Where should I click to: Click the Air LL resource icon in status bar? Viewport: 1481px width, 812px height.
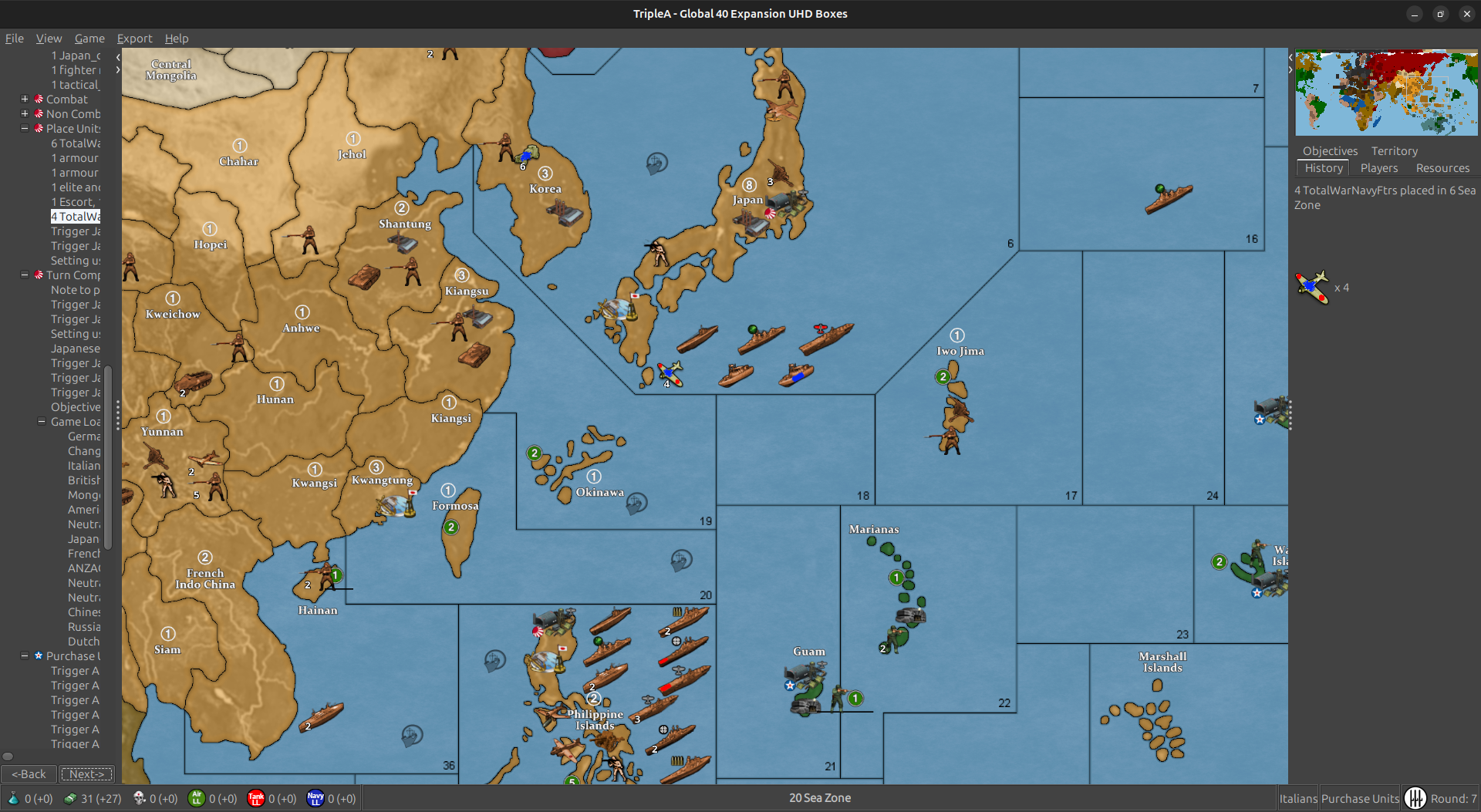197,799
